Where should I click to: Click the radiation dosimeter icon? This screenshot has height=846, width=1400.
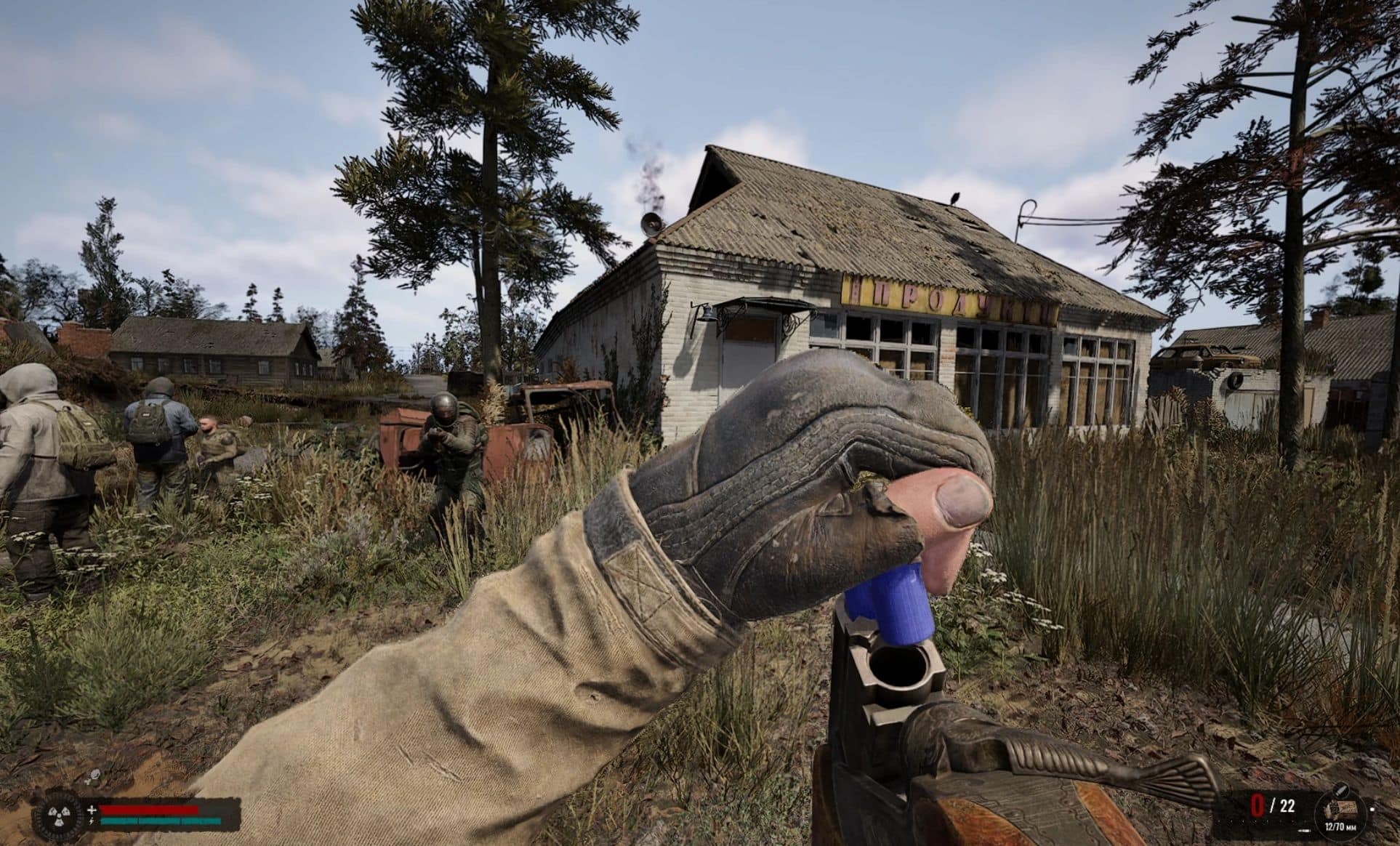[x=58, y=815]
